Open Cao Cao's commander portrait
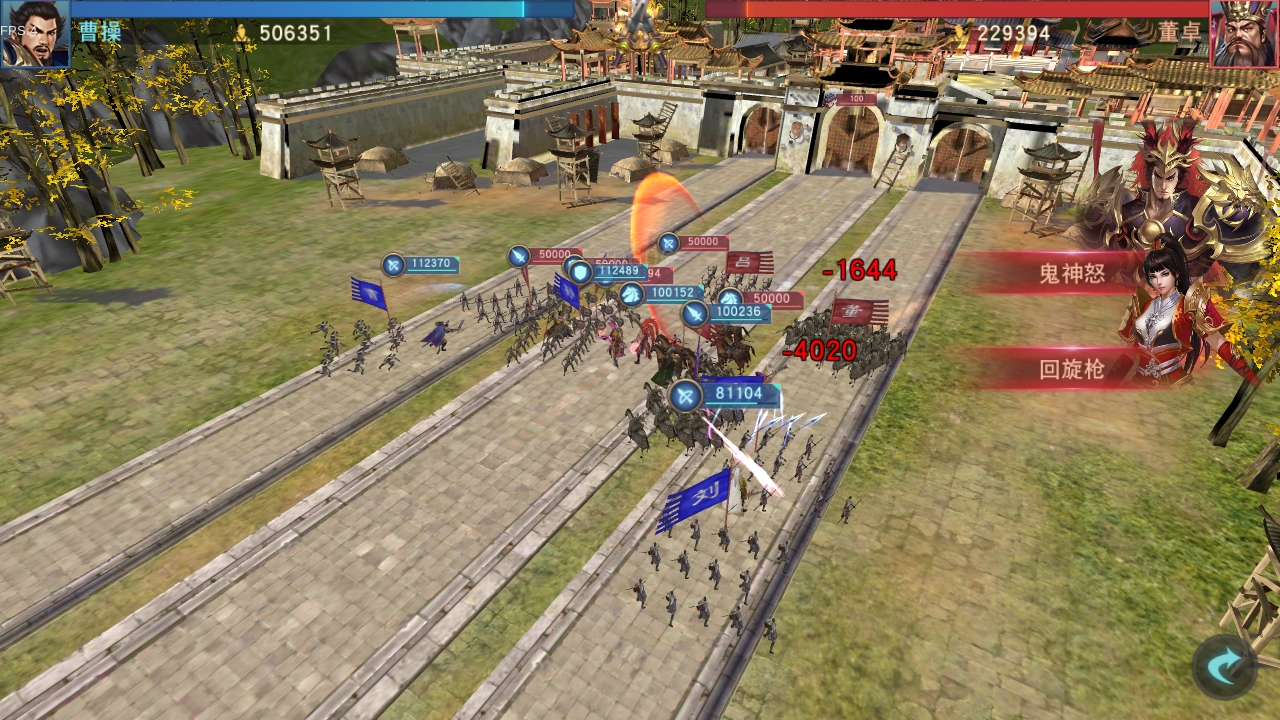This screenshot has width=1280, height=720. point(35,30)
